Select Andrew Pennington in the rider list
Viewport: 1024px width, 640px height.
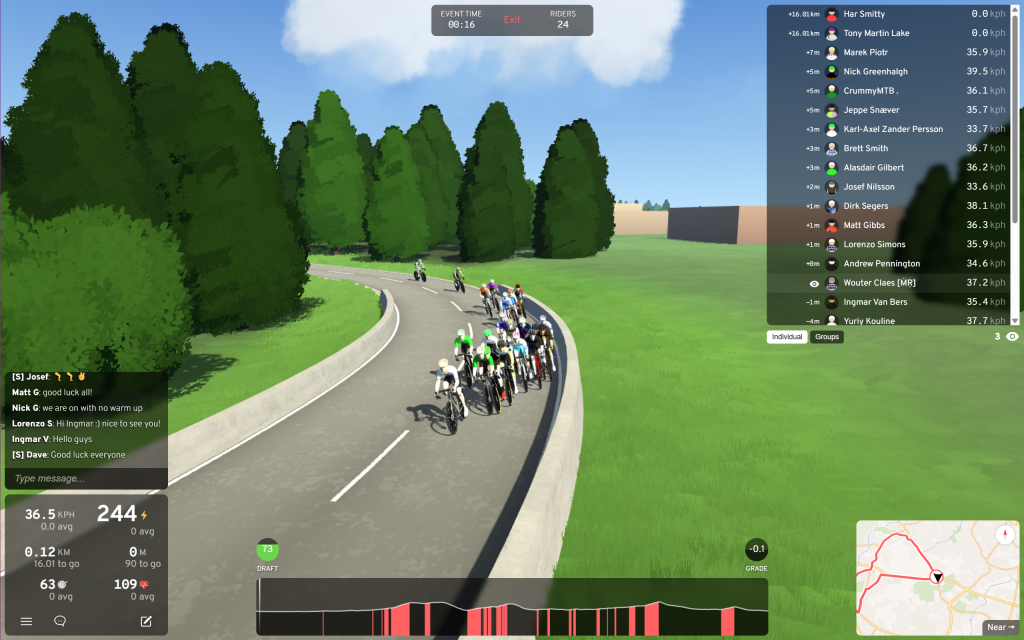(x=881, y=264)
